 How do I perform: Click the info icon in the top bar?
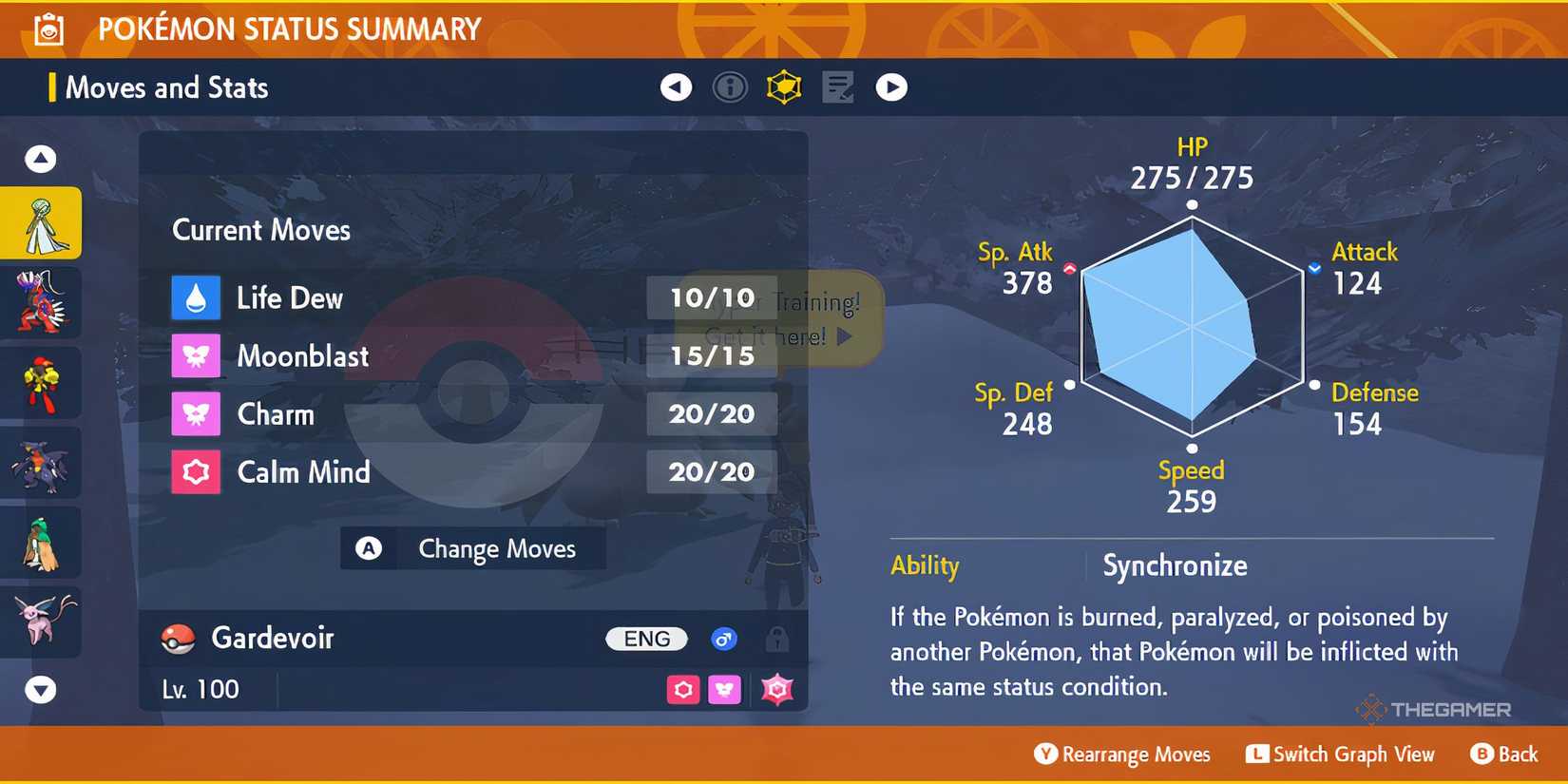point(729,86)
